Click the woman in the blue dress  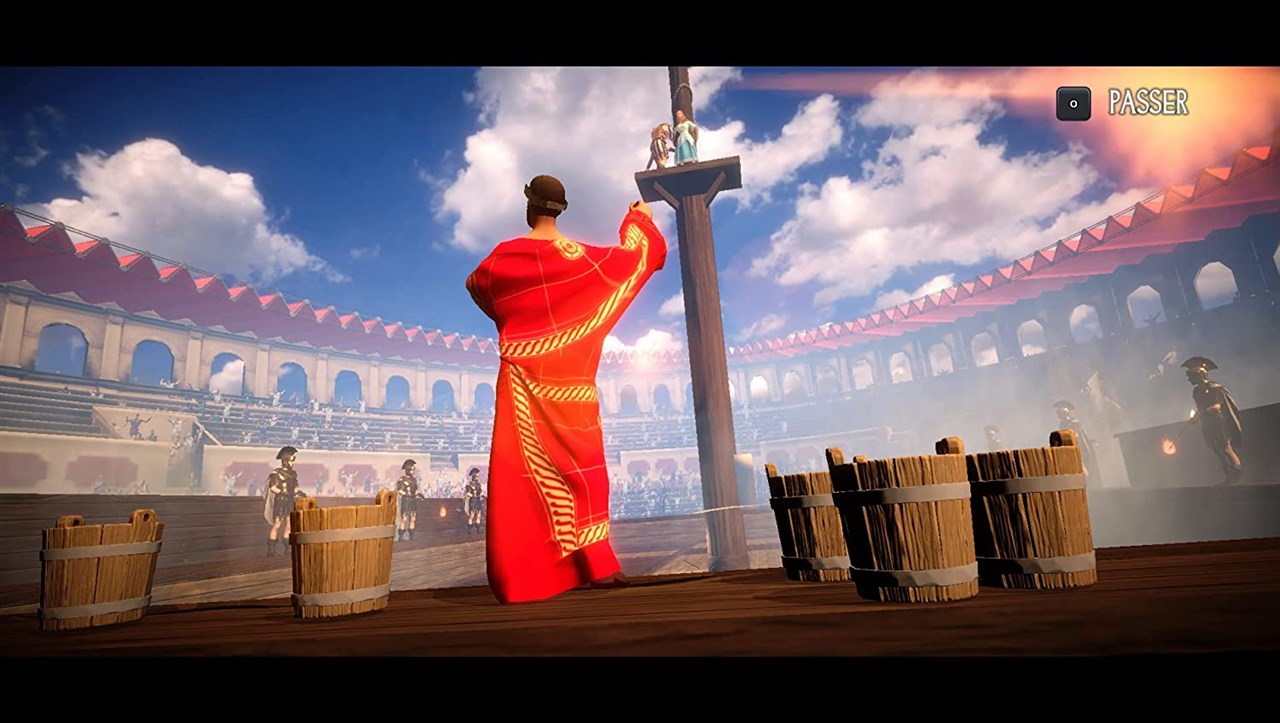(x=686, y=138)
